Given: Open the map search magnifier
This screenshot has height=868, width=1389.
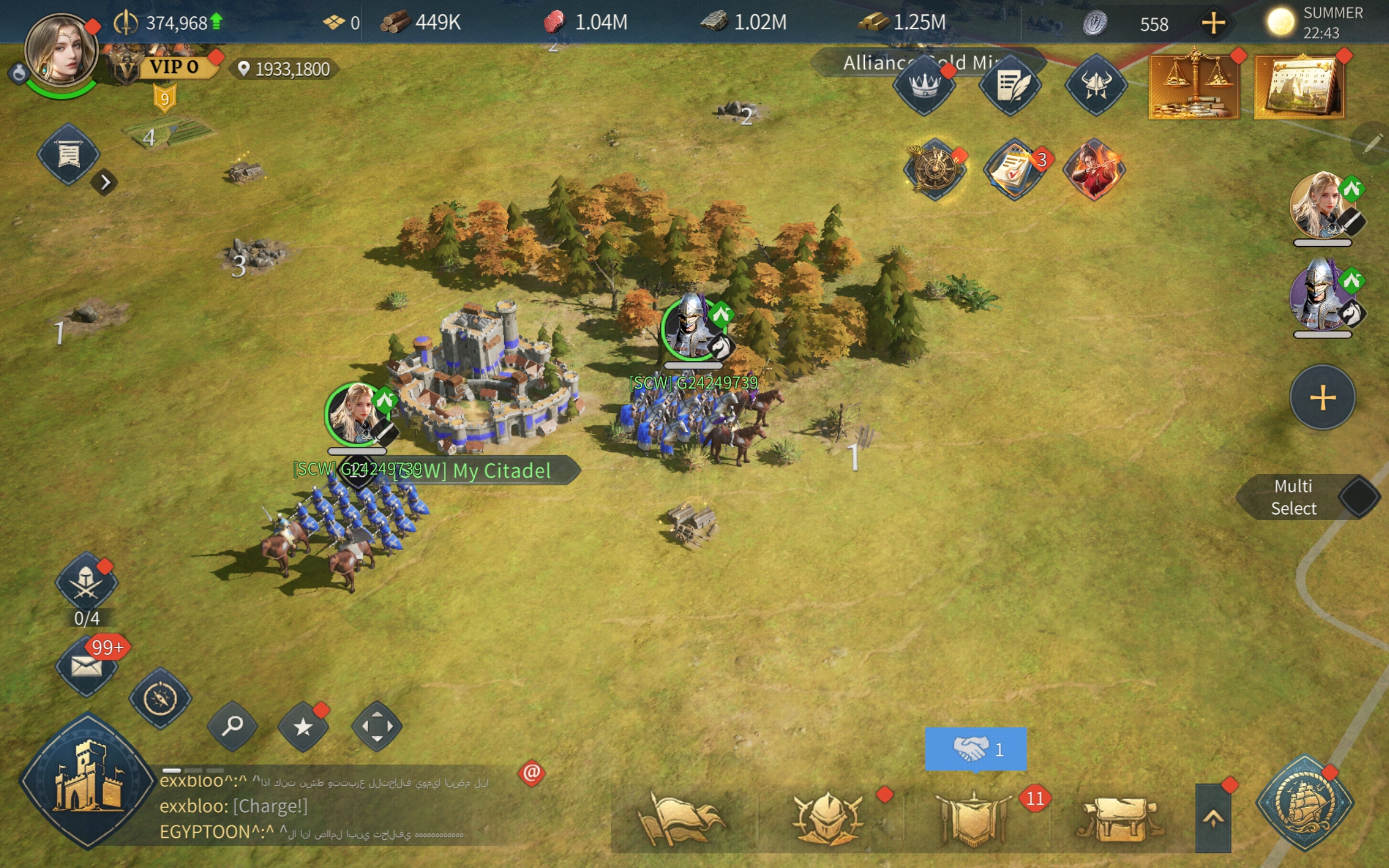Looking at the screenshot, I should 232,726.
